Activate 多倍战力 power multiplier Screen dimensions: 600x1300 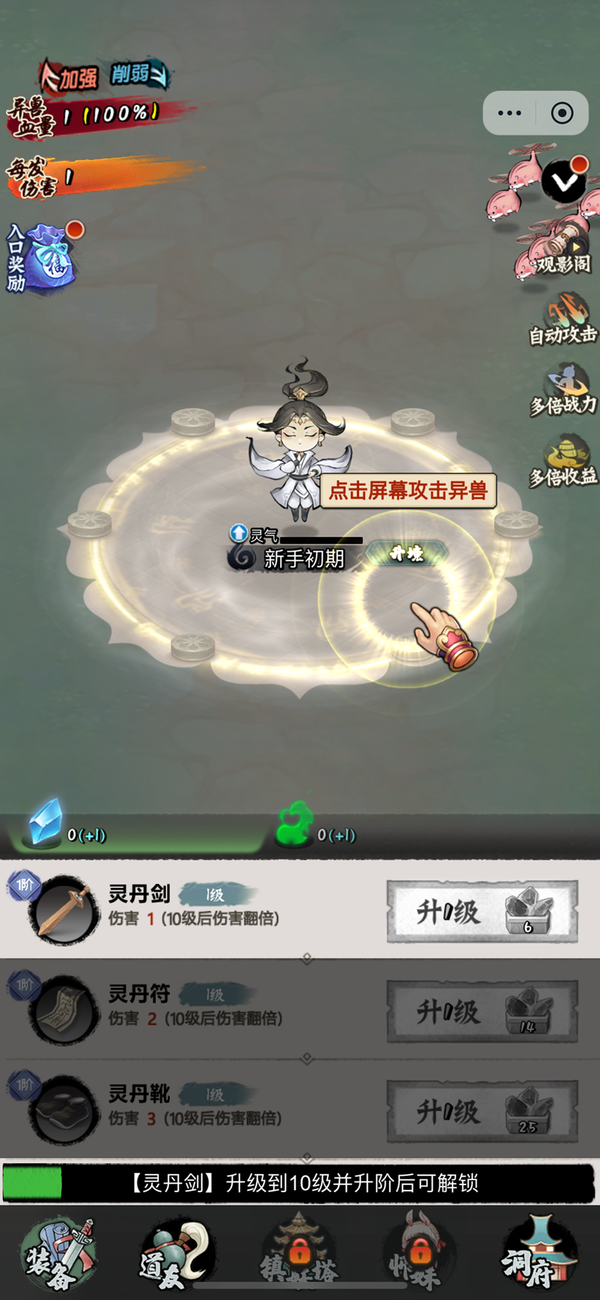564,388
